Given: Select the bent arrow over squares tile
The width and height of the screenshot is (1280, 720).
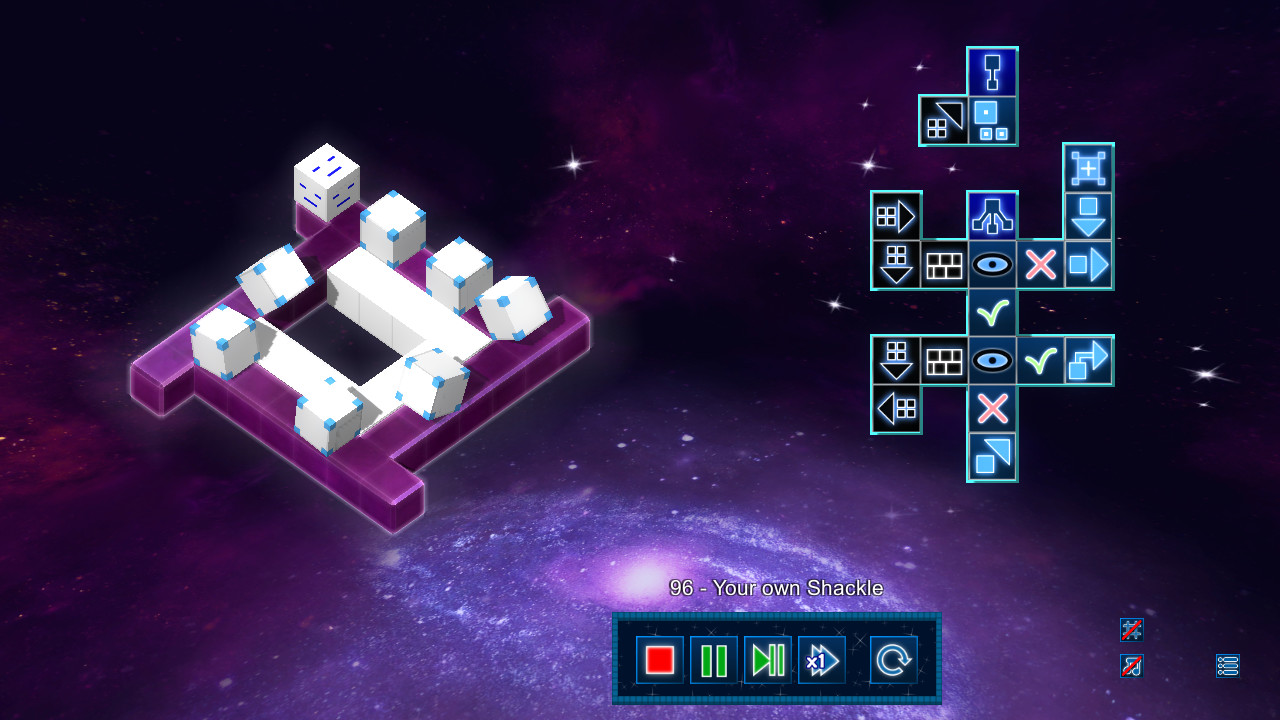Looking at the screenshot, I should pyautogui.click(x=1088, y=361).
